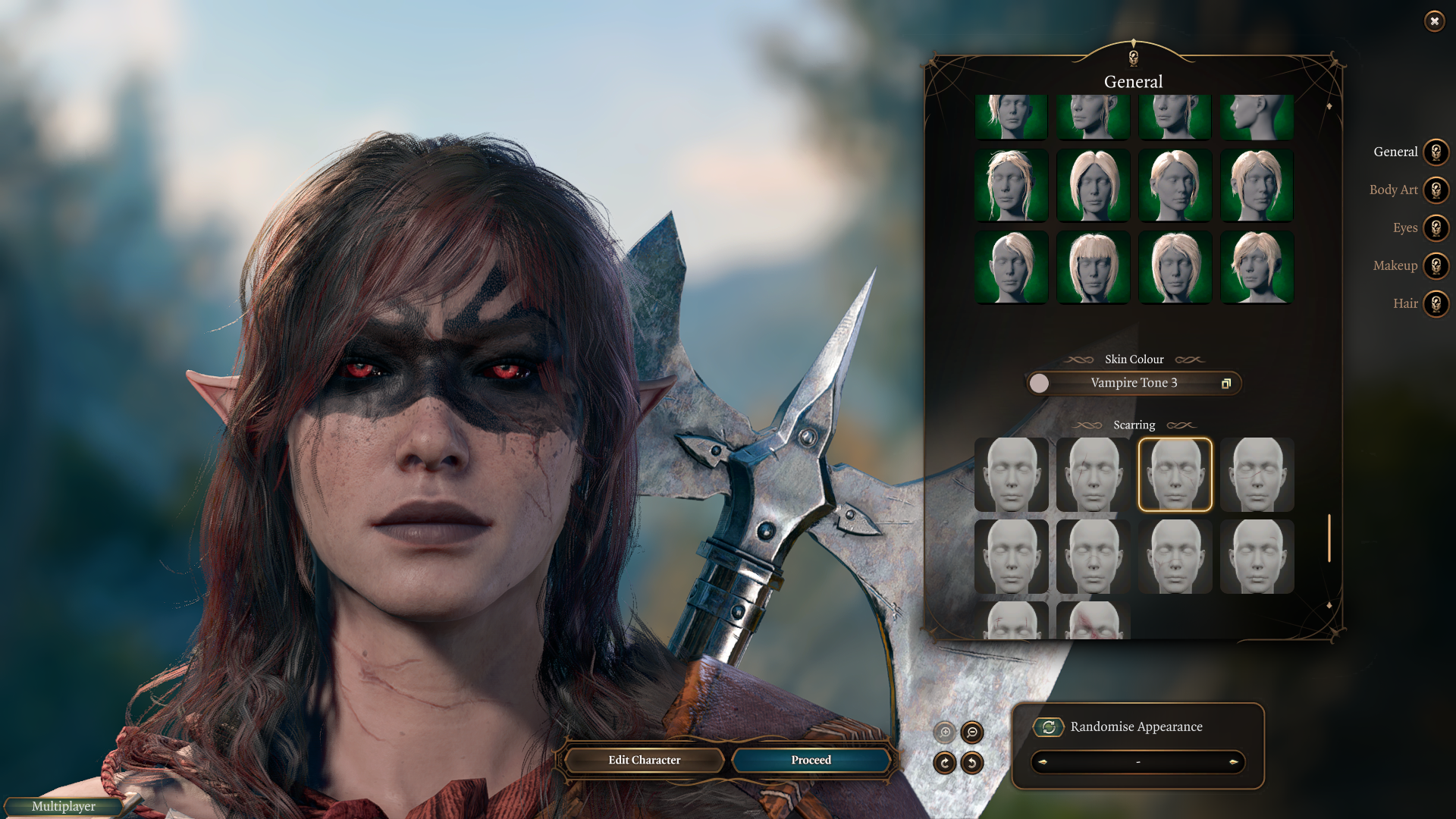Go to the Hair tab
This screenshot has width=1456, height=819.
[x=1436, y=304]
